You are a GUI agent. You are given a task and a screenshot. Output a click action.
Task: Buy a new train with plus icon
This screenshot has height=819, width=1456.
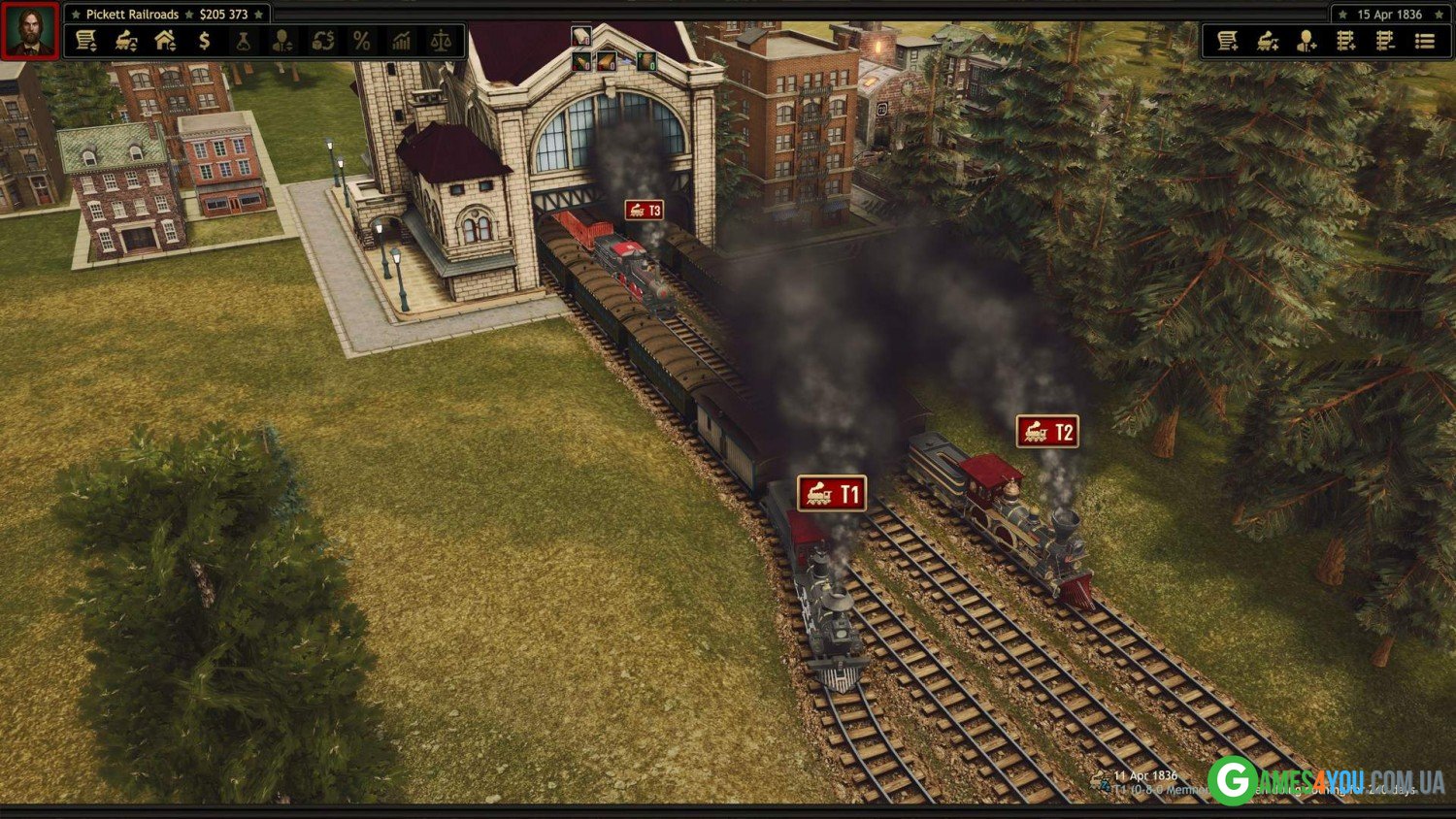coord(1268,41)
